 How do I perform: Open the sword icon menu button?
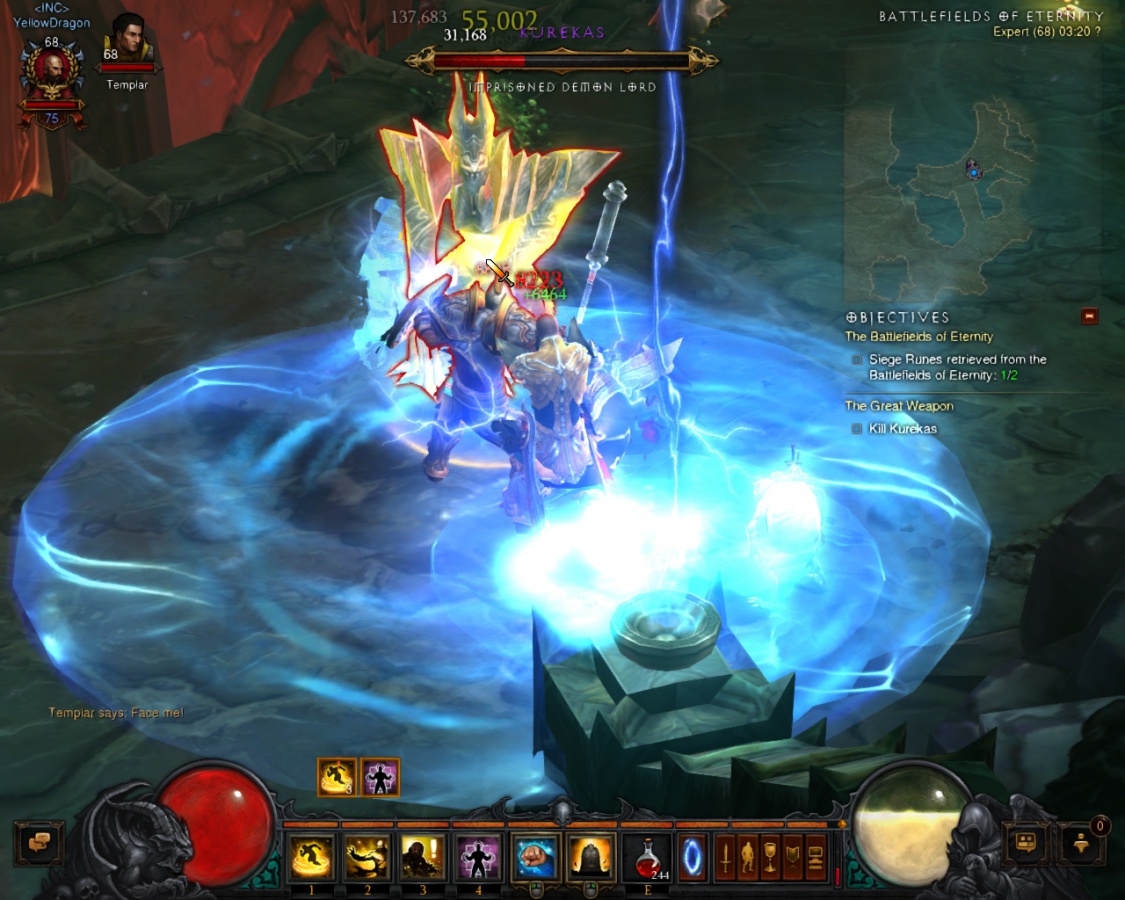[x=725, y=857]
